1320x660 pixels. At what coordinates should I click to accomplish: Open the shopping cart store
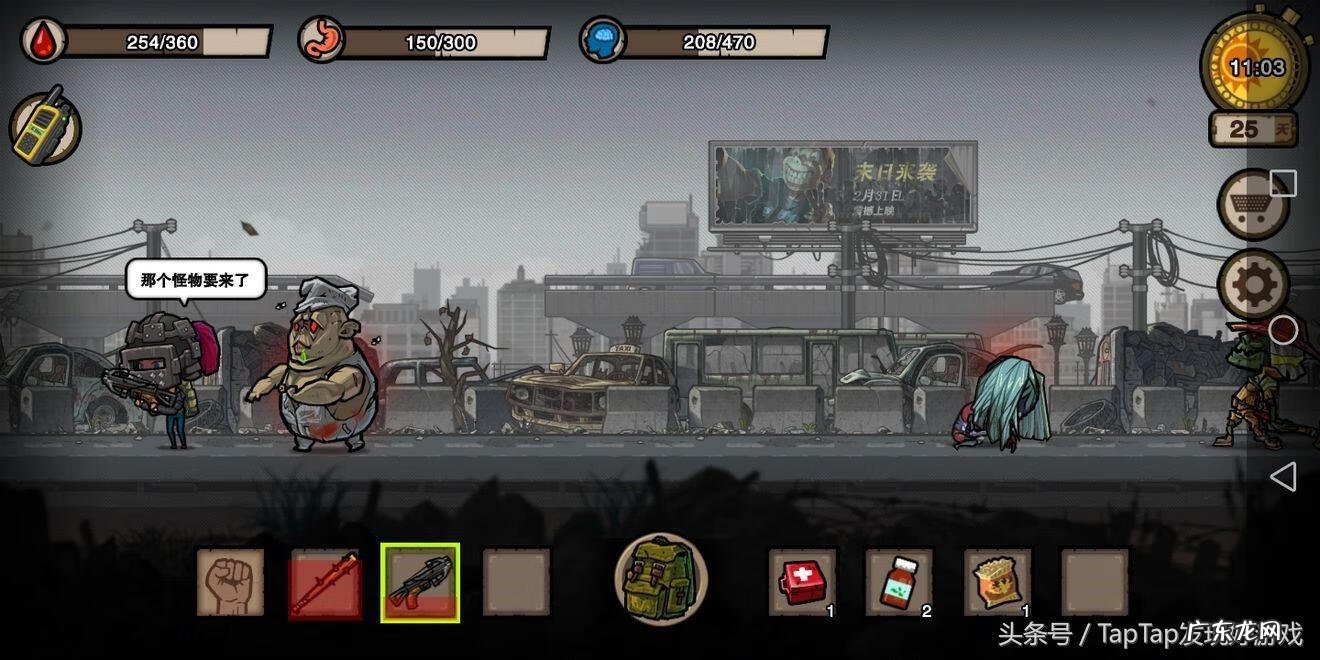coord(1251,204)
